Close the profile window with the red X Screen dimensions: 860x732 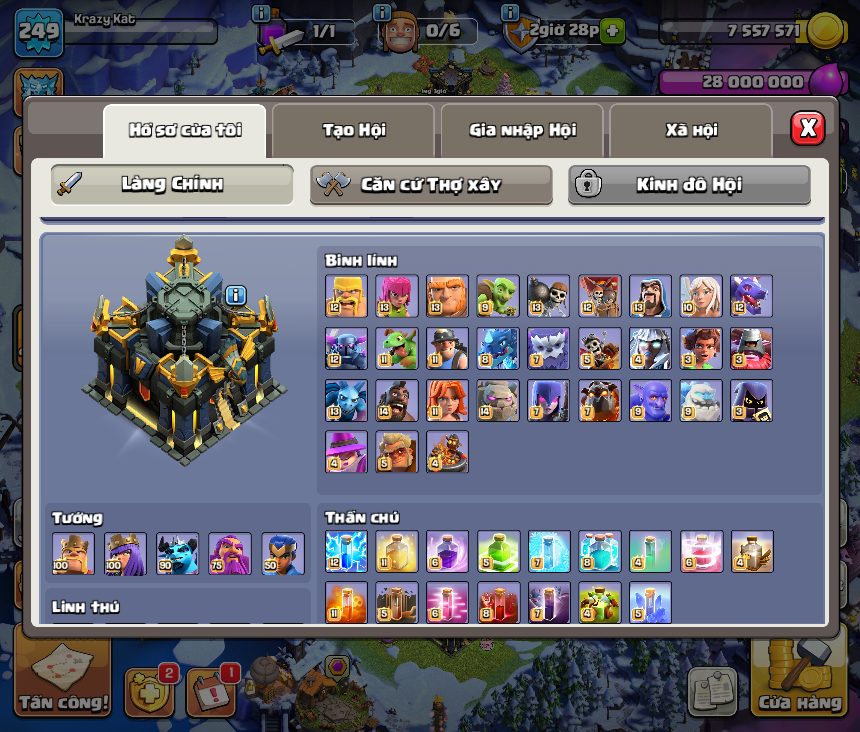pos(807,128)
